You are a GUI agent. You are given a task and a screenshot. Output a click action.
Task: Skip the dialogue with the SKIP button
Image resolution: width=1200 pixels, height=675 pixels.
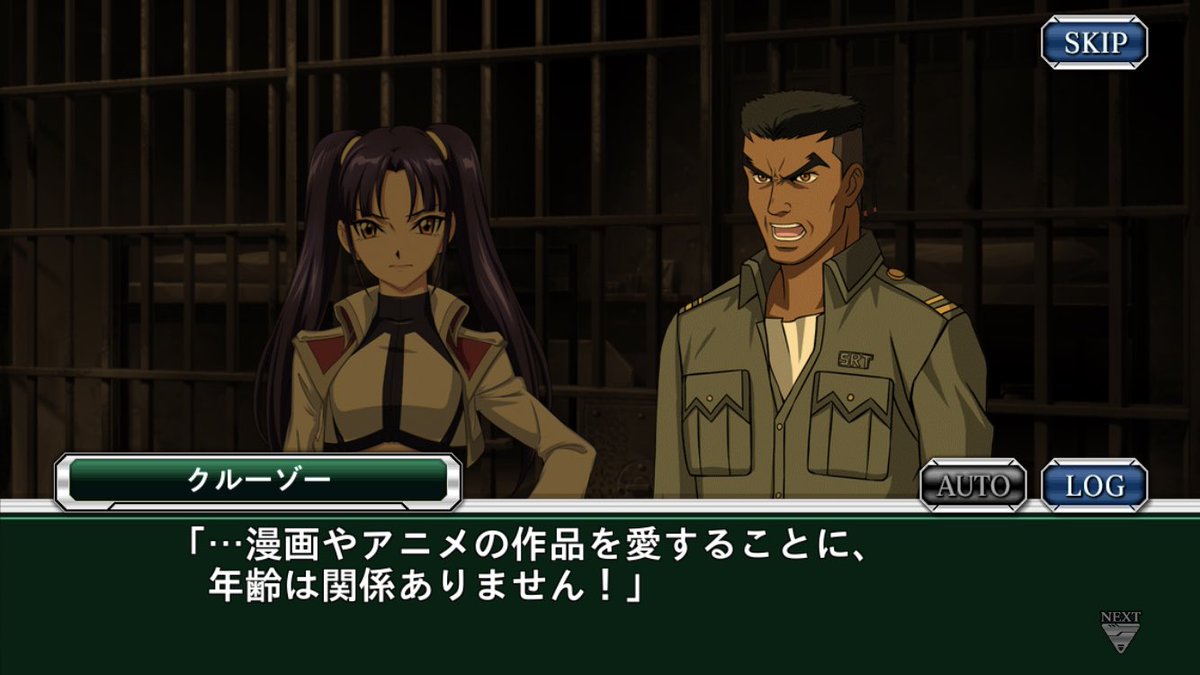click(x=1094, y=43)
